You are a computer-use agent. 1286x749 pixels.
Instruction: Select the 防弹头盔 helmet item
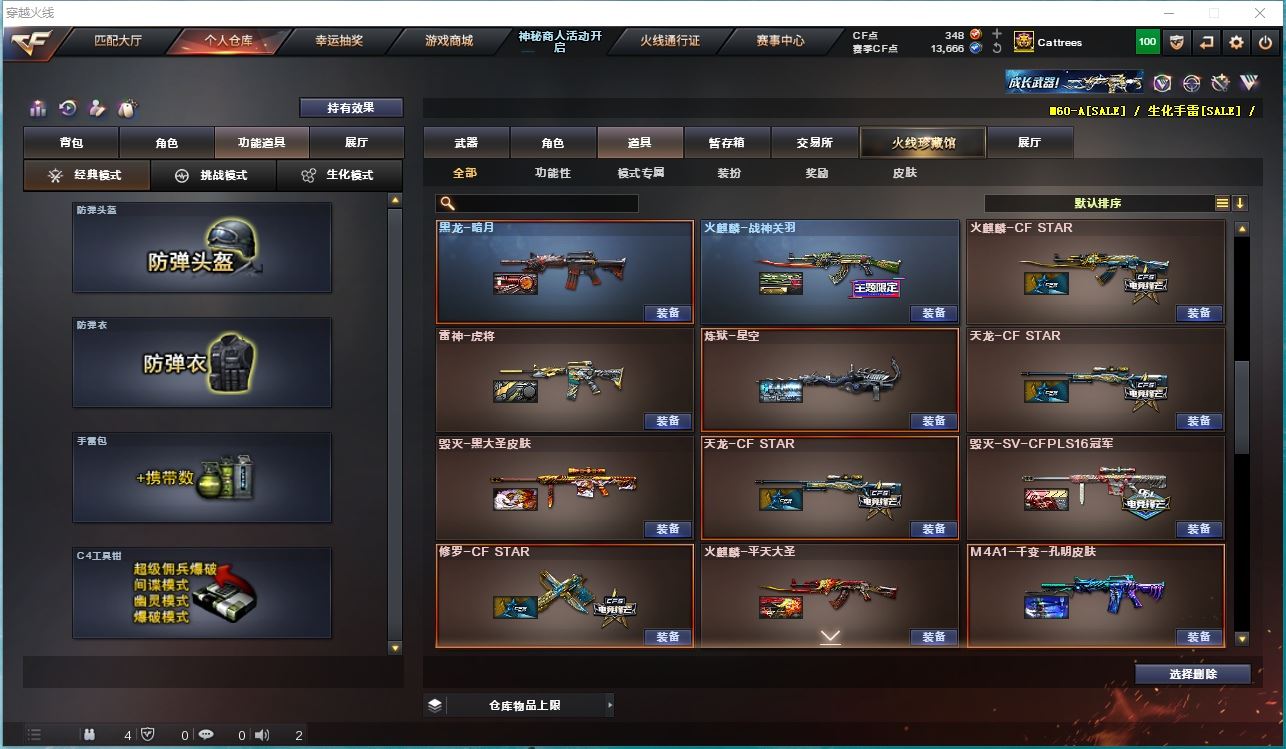pyautogui.click(x=202, y=248)
